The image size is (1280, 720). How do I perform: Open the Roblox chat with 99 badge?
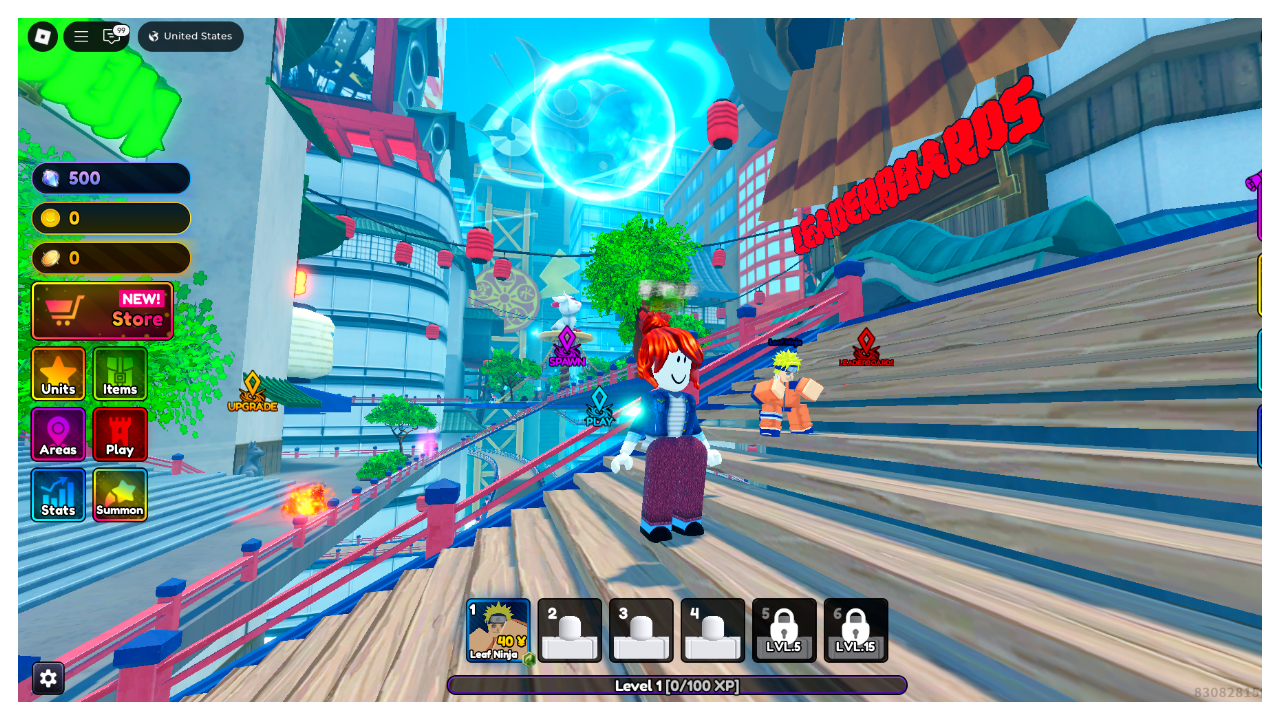coord(112,37)
